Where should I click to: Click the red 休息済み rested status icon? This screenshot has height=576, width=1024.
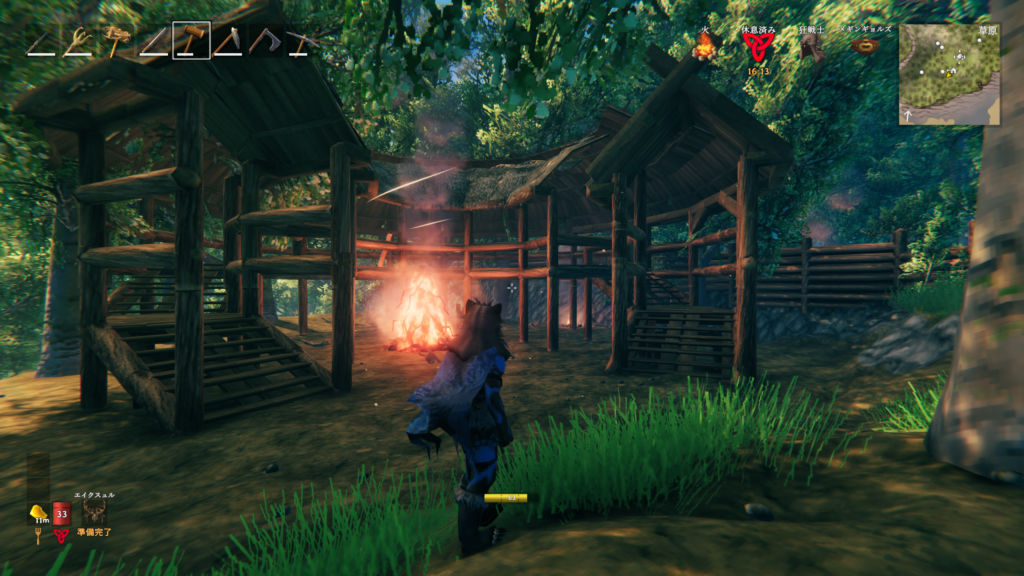coord(755,48)
